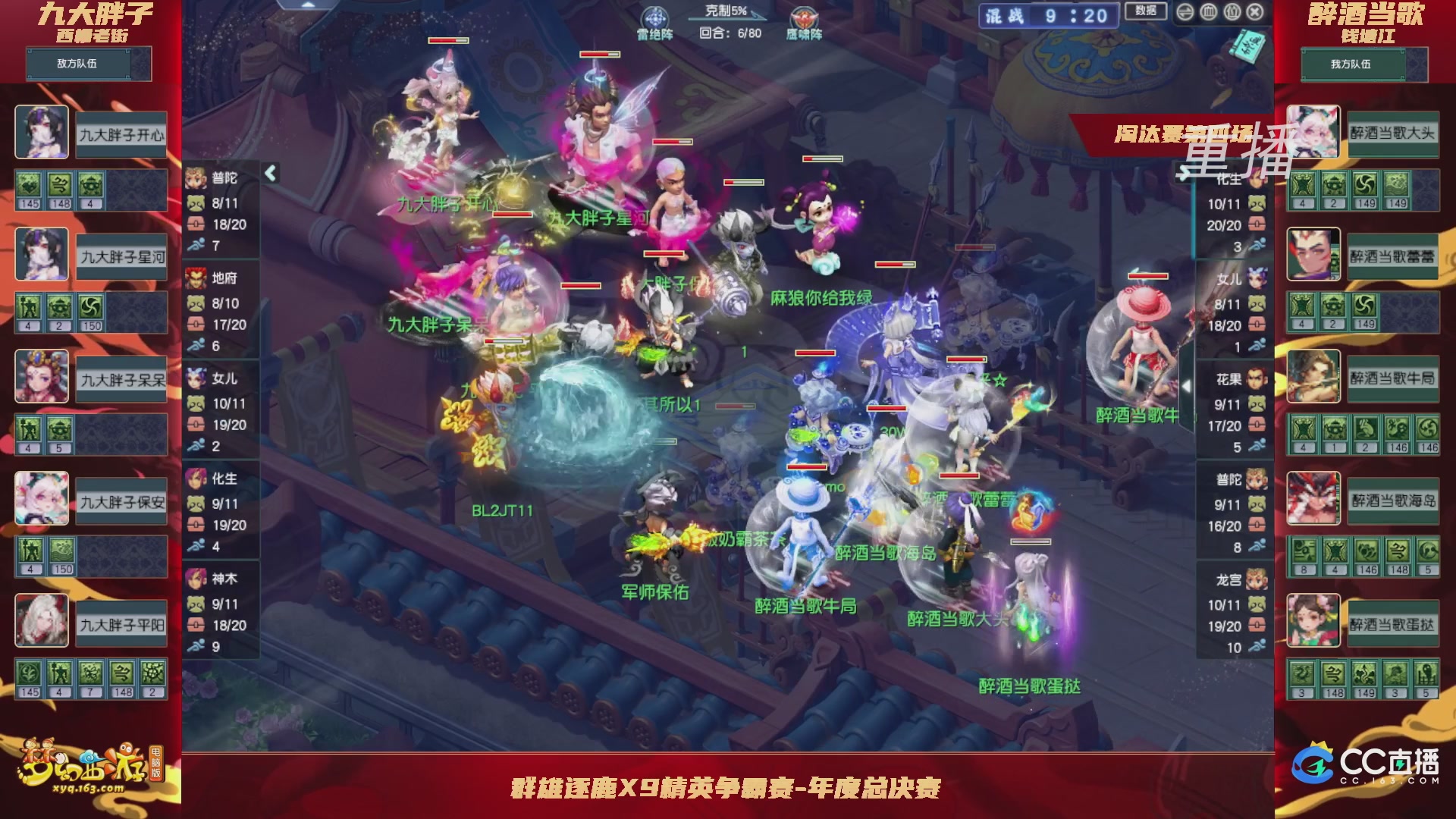
Task: Select the 鹰啸阵 formation icon
Action: click(x=802, y=17)
